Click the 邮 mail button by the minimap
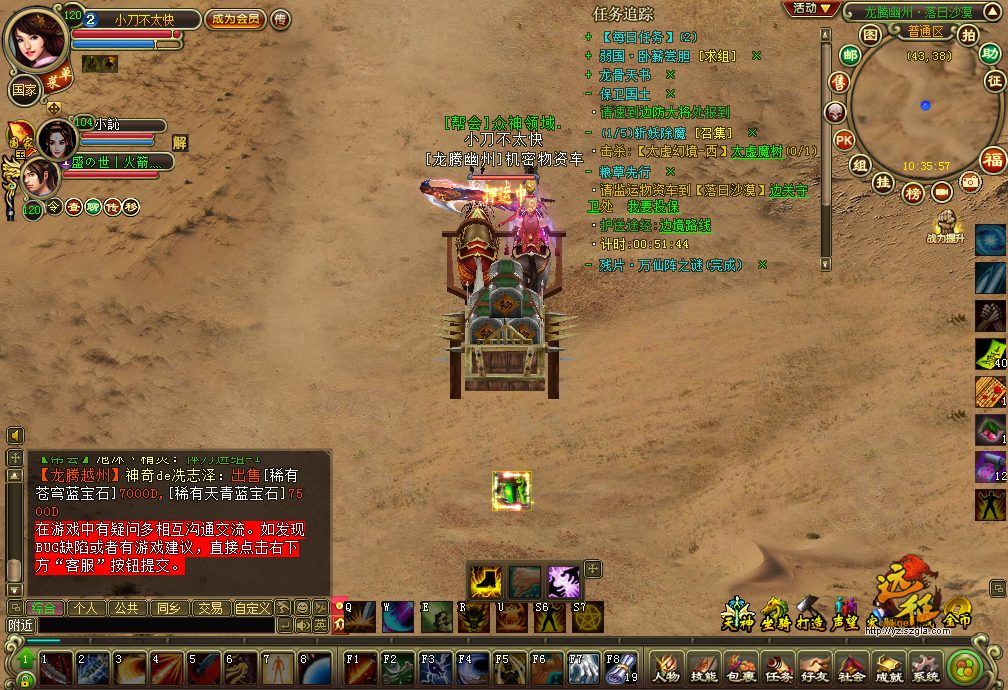This screenshot has width=1008, height=690. [x=850, y=54]
